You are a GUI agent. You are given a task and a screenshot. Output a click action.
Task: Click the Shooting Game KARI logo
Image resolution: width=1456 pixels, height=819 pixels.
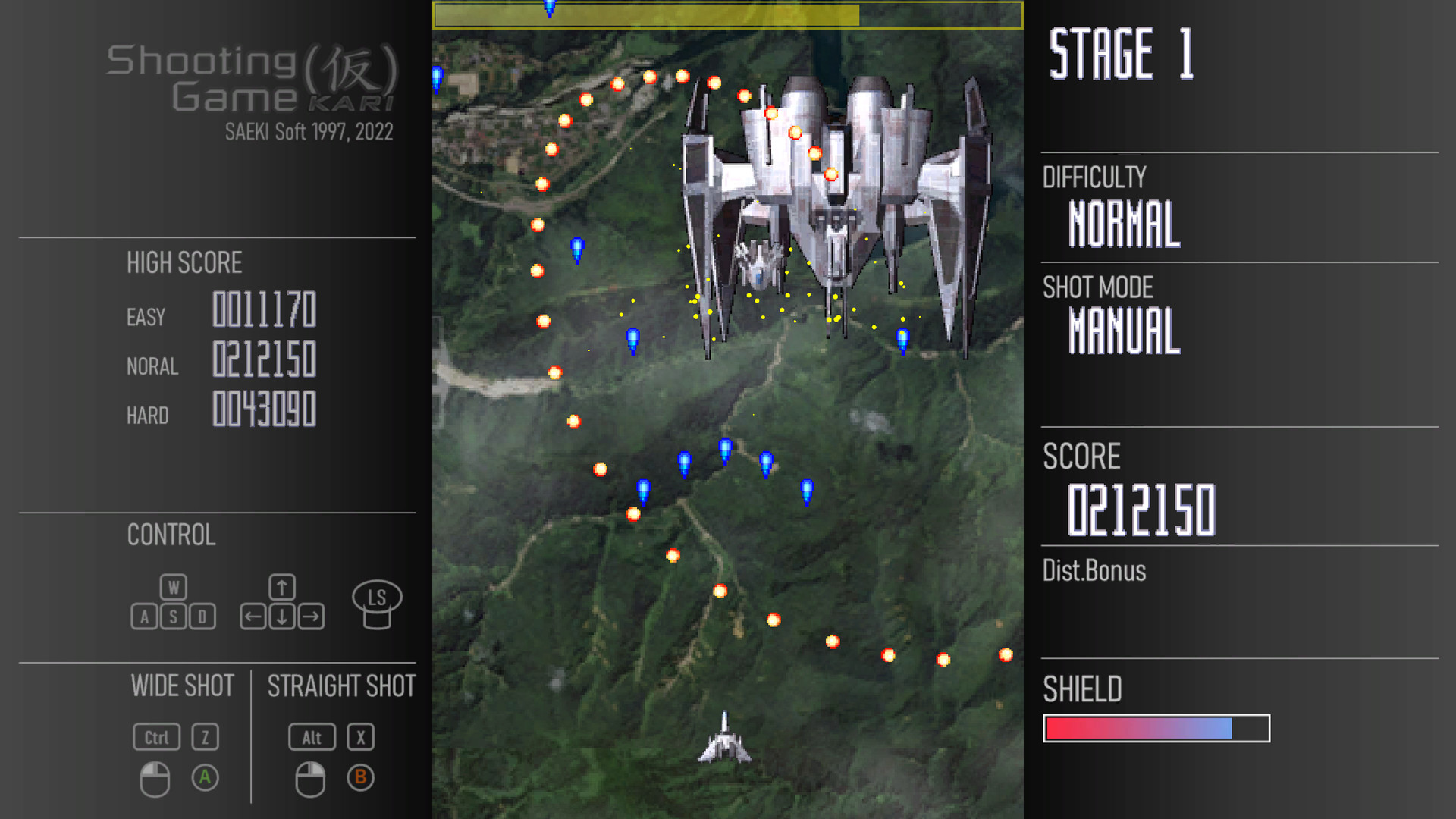coord(250,80)
